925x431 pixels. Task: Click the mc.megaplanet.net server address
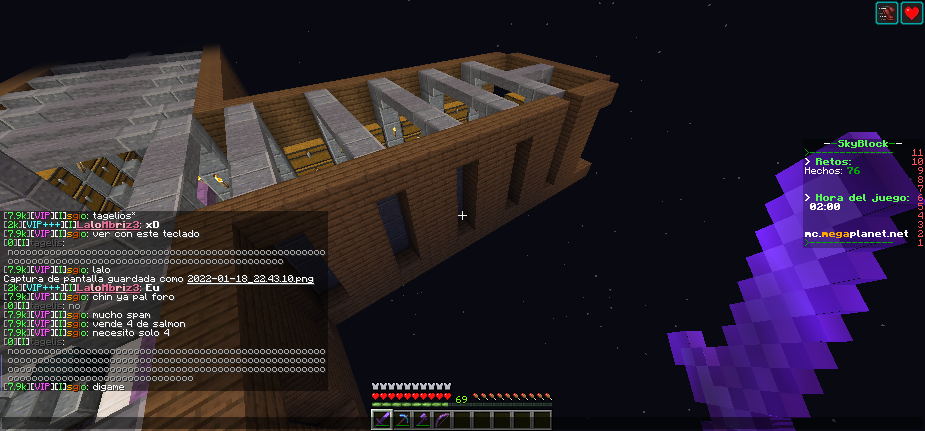coord(857,234)
